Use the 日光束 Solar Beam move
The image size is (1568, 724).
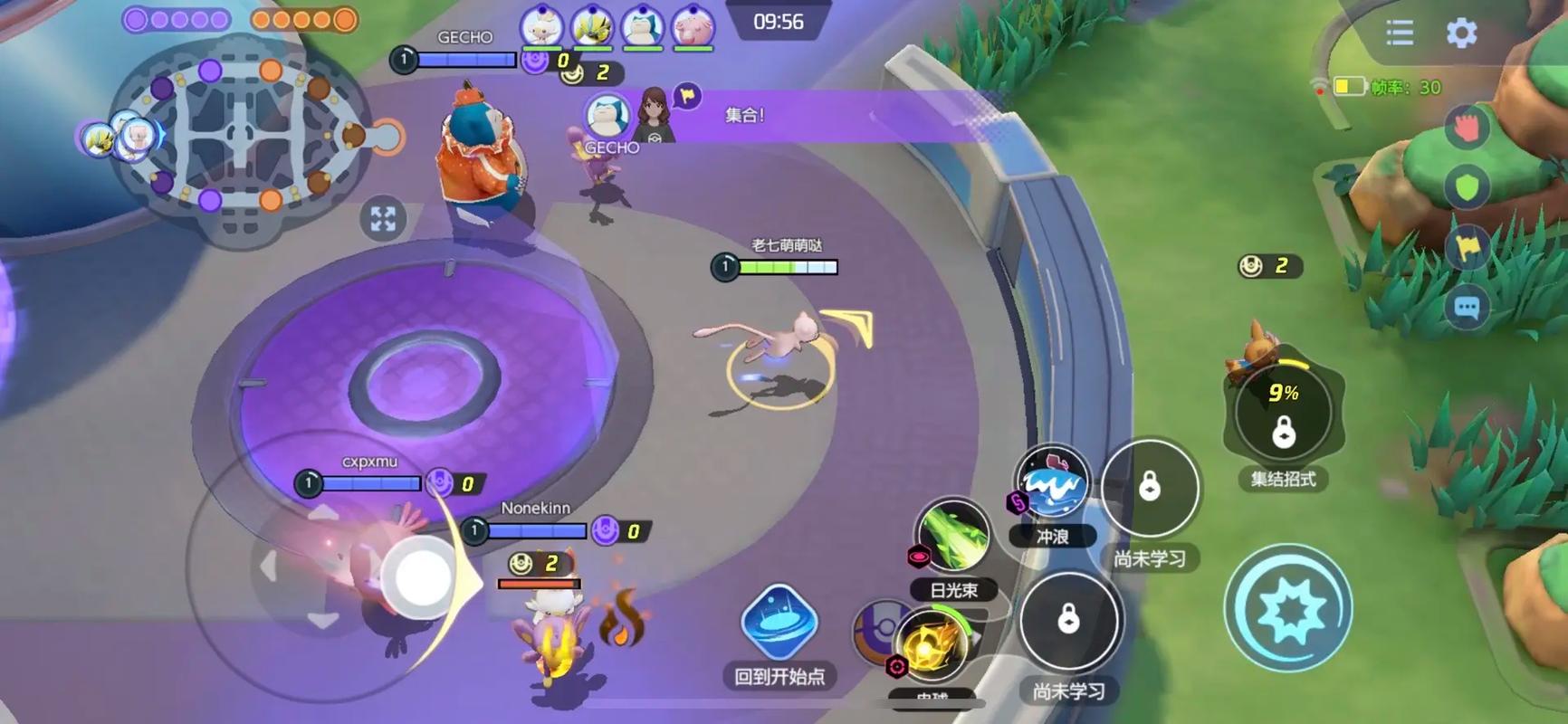tap(951, 538)
